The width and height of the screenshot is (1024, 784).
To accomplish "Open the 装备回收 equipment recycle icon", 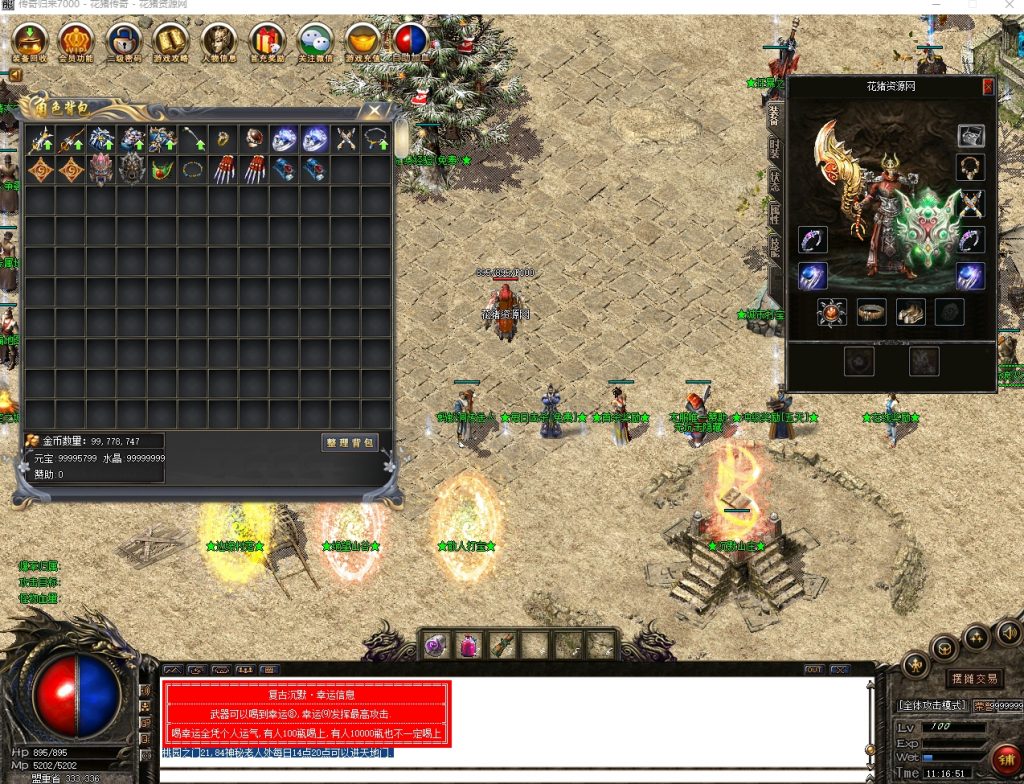I will click(x=30, y=43).
